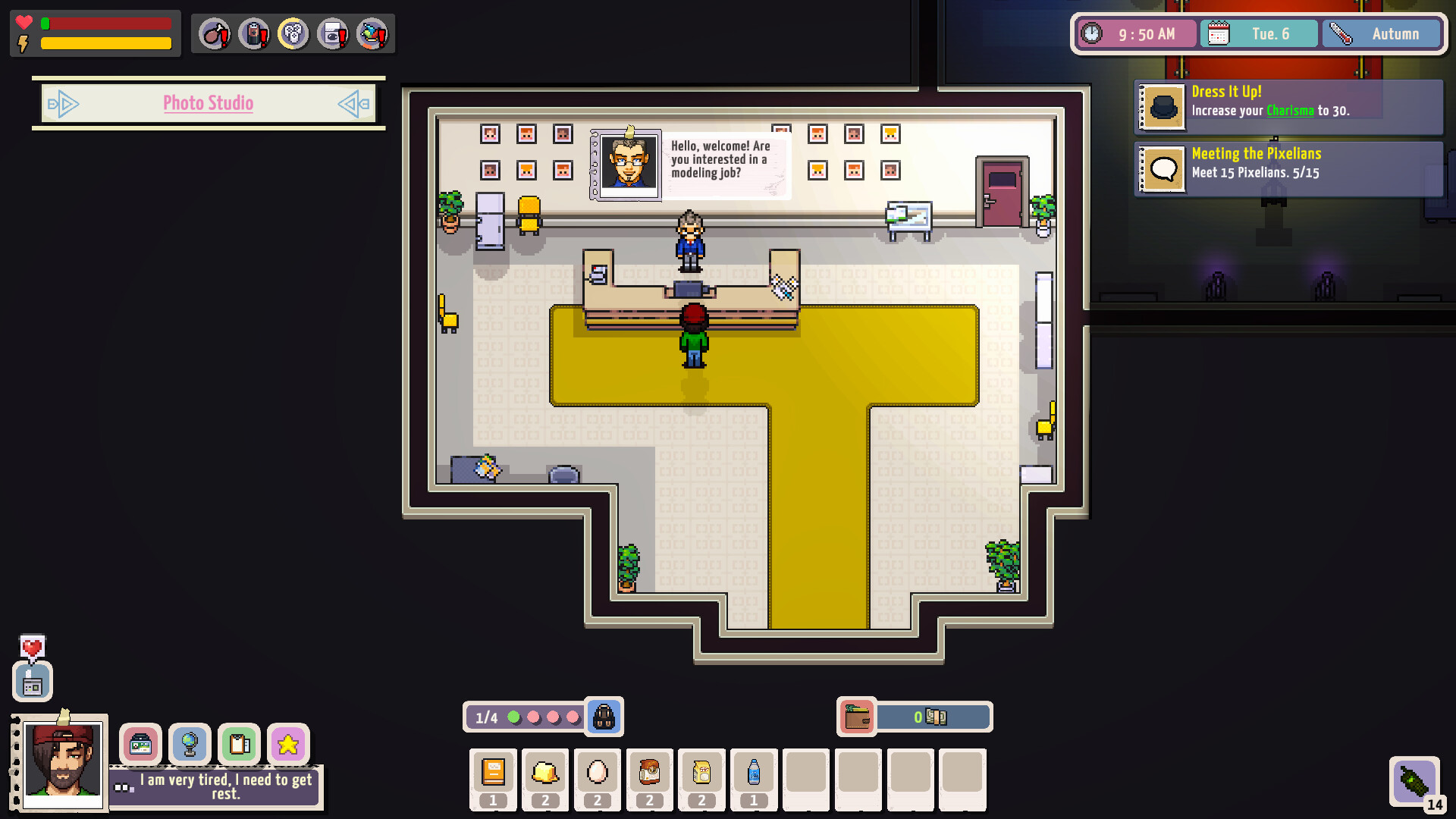Check the drumstick hunger need icon
1456x819 pixels.
215,33
